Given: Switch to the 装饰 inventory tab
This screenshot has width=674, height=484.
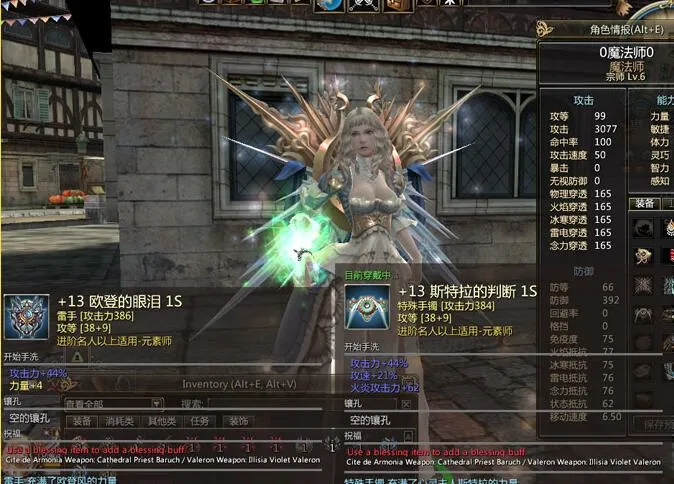Looking at the screenshot, I should pyautogui.click(x=238, y=421).
